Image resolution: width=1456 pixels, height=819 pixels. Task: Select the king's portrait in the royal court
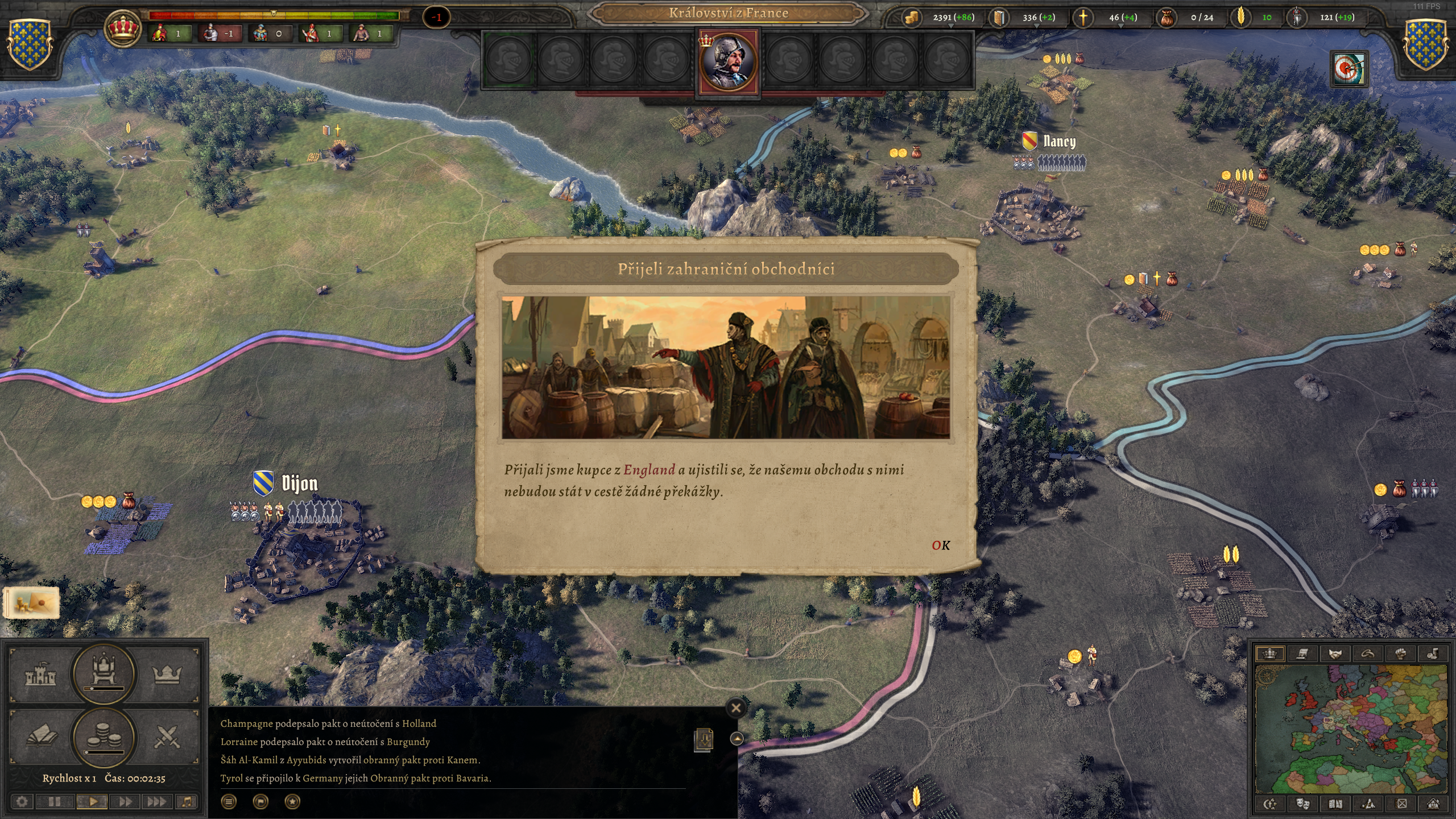point(729,61)
